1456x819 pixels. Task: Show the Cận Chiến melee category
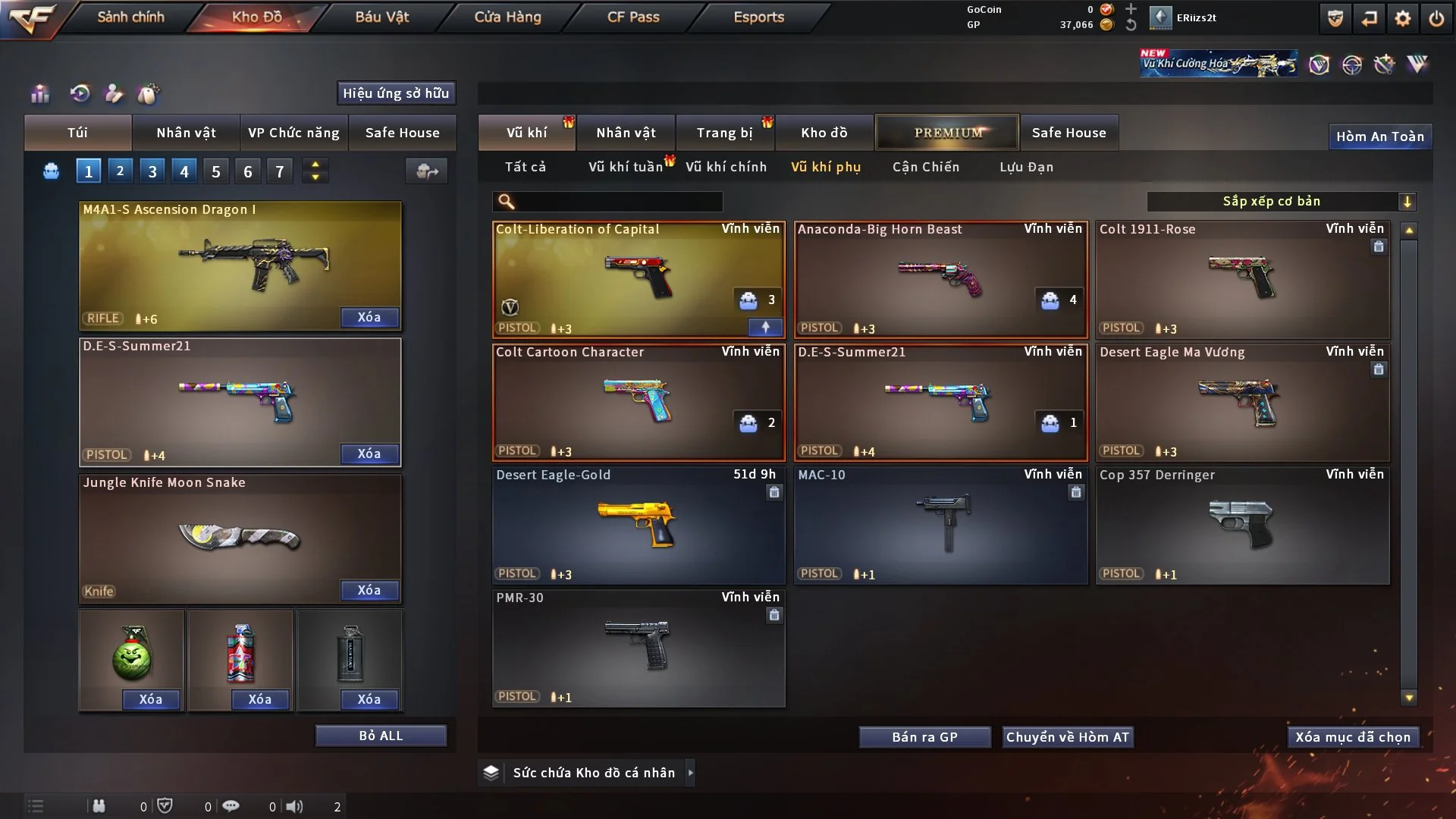925,167
